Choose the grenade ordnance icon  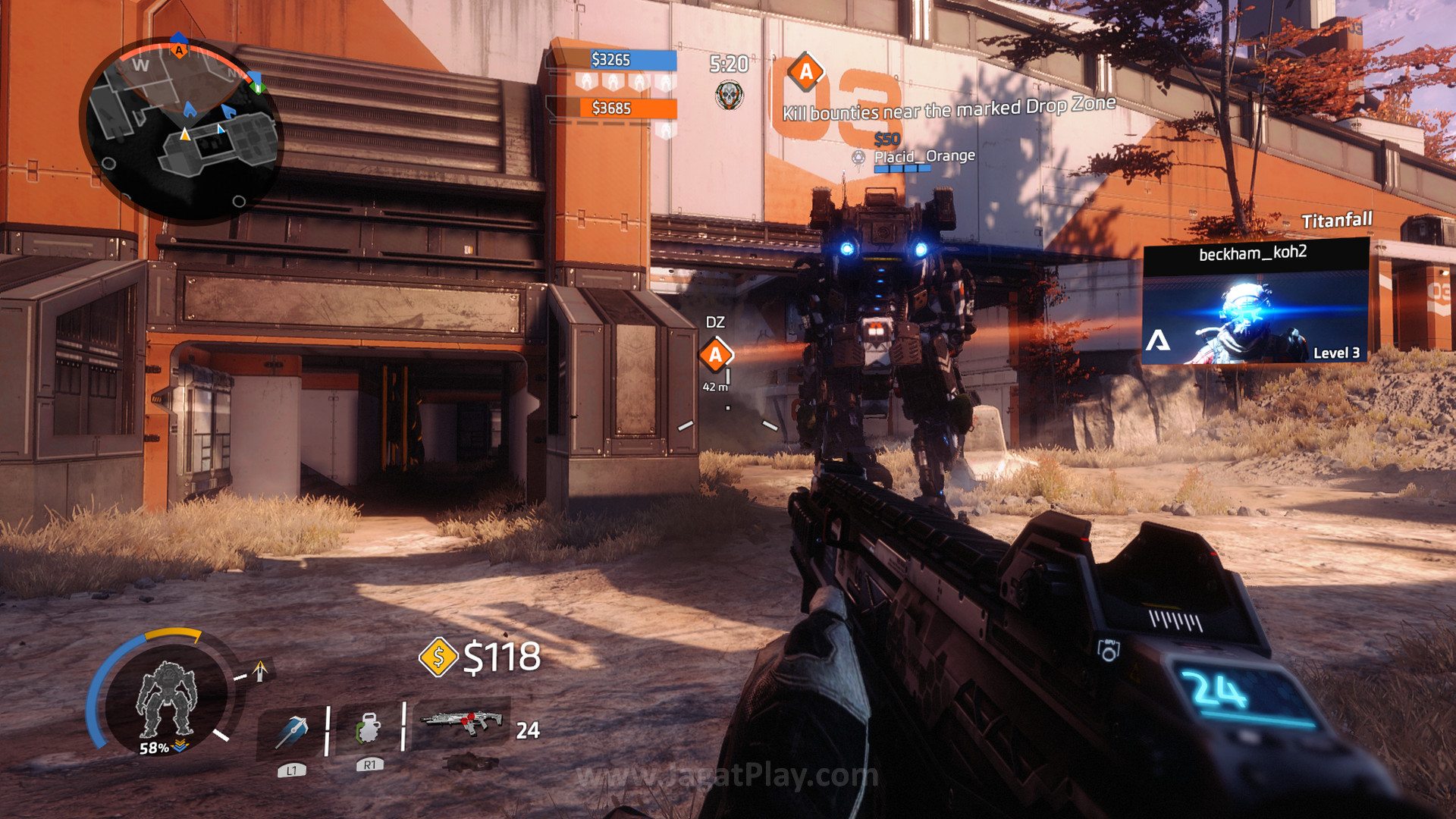coord(369,729)
